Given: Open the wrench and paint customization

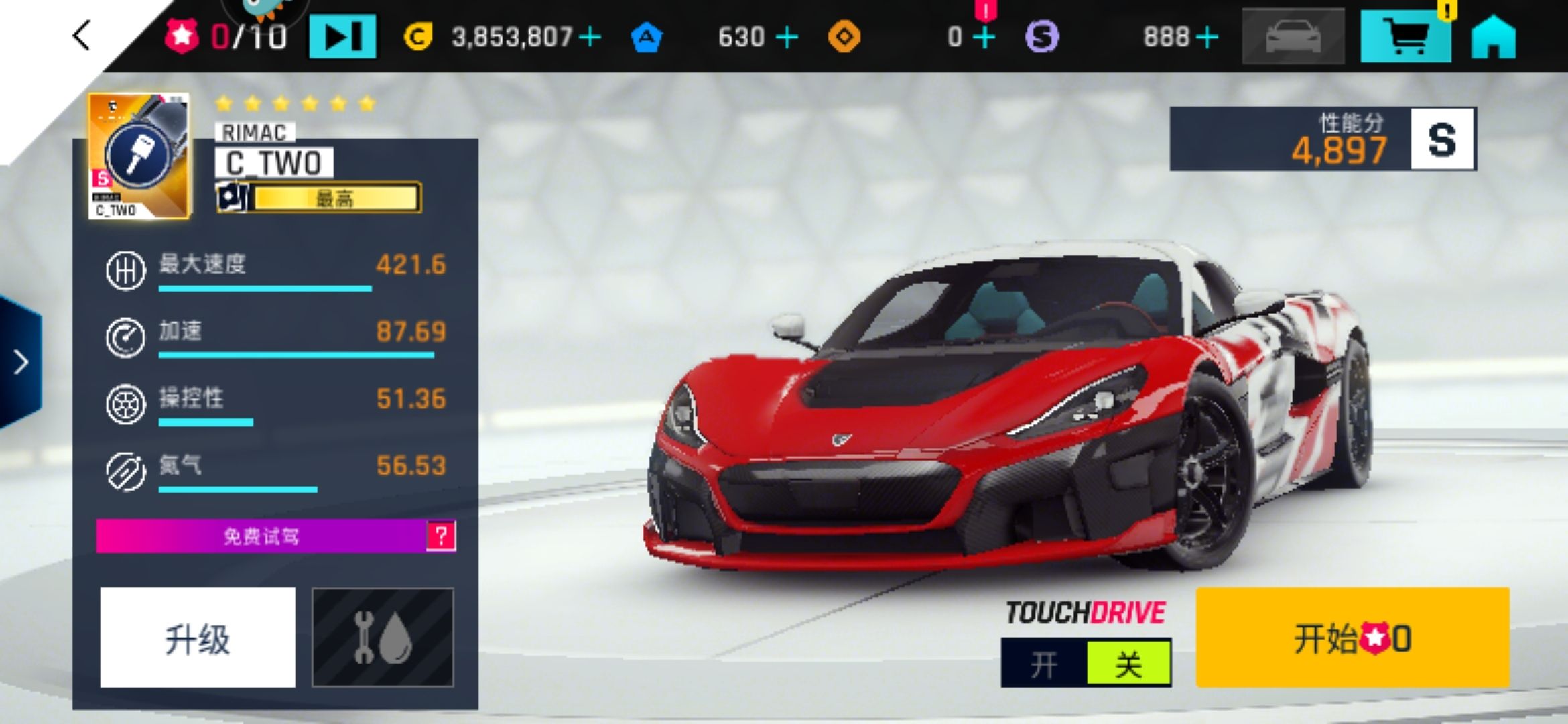Looking at the screenshot, I should 383,638.
